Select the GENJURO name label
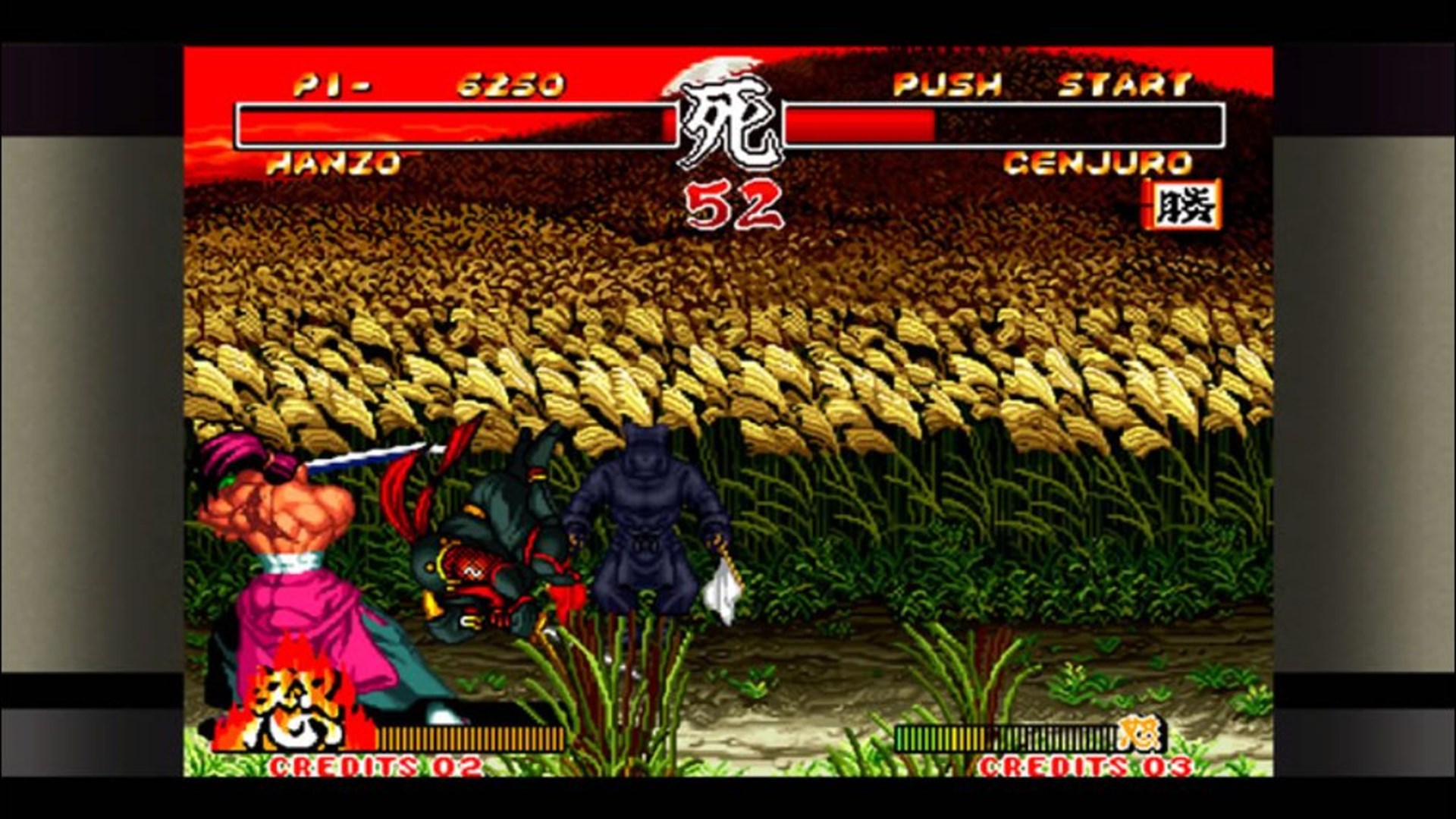The image size is (1456, 819). [1100, 163]
